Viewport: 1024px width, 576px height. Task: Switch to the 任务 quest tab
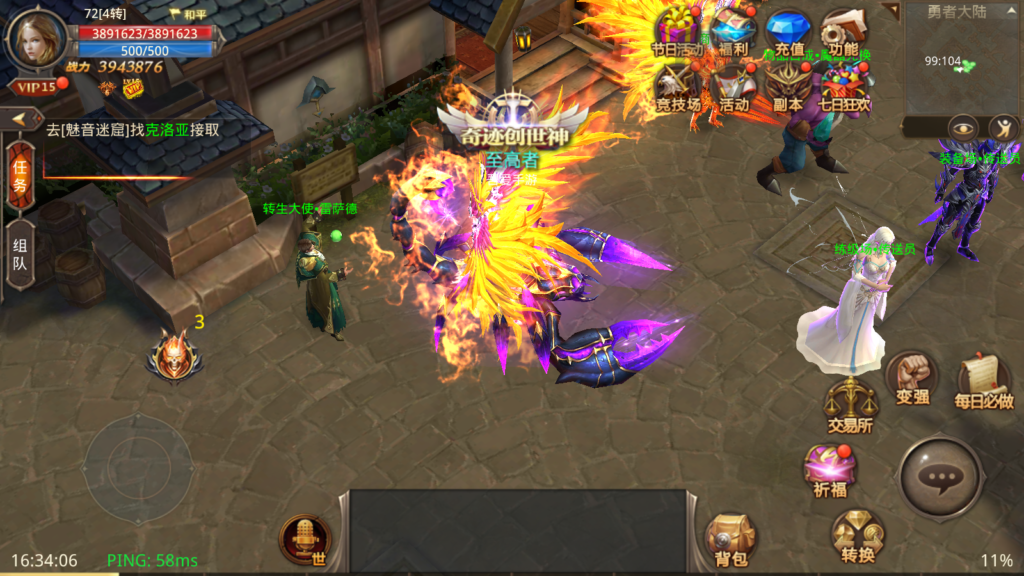tap(19, 178)
